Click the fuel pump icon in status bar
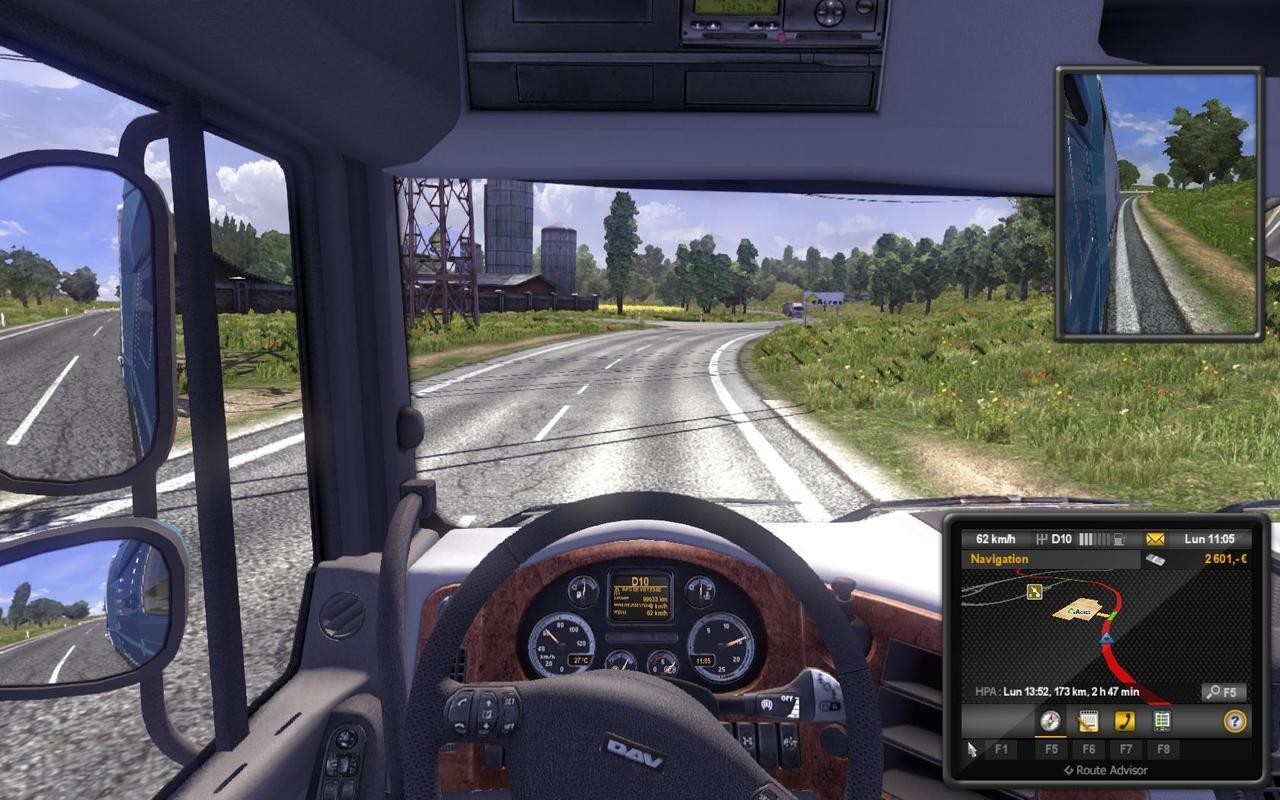This screenshot has height=800, width=1280. pos(1119,539)
